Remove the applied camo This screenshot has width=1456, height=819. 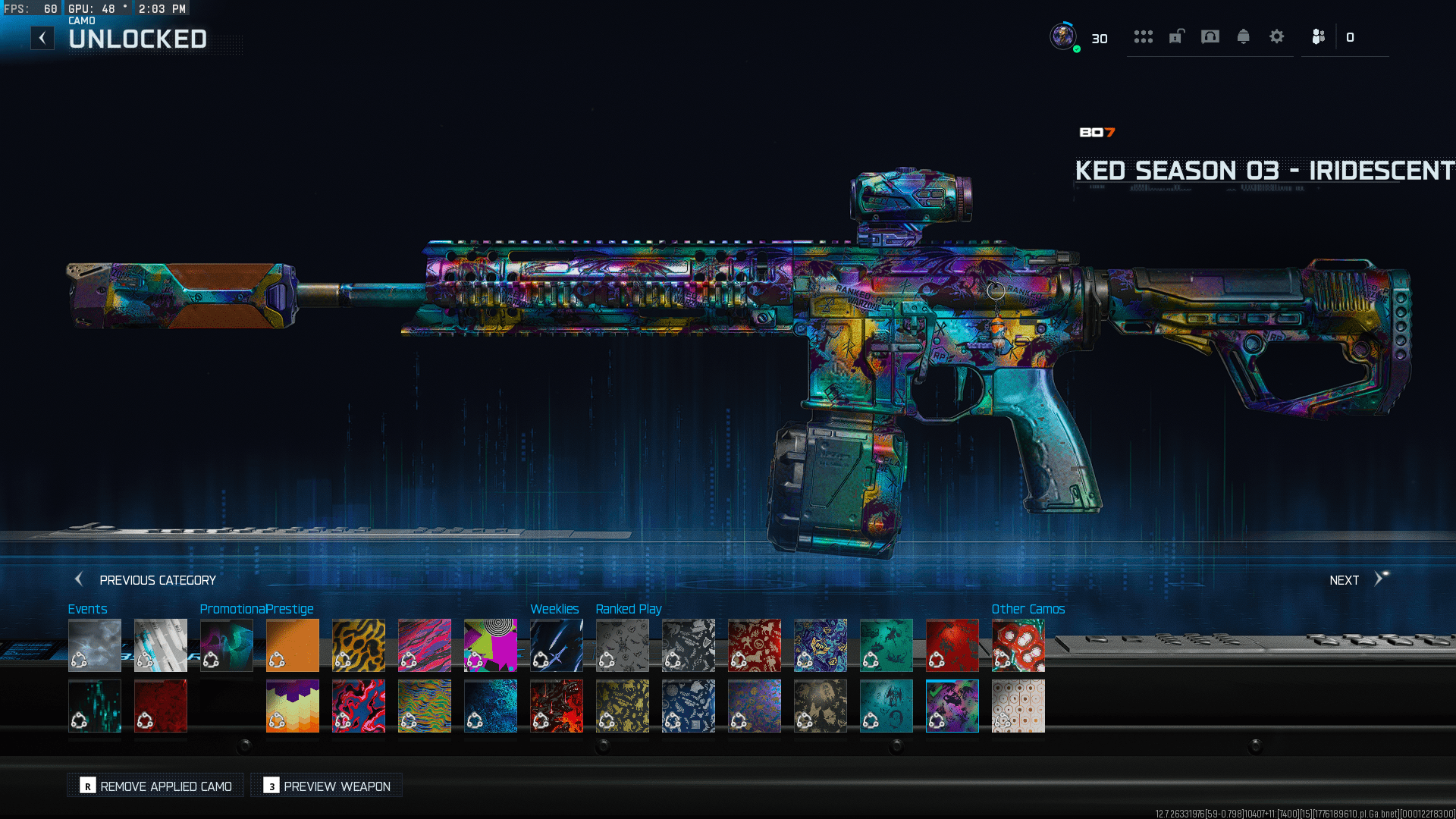click(x=156, y=786)
